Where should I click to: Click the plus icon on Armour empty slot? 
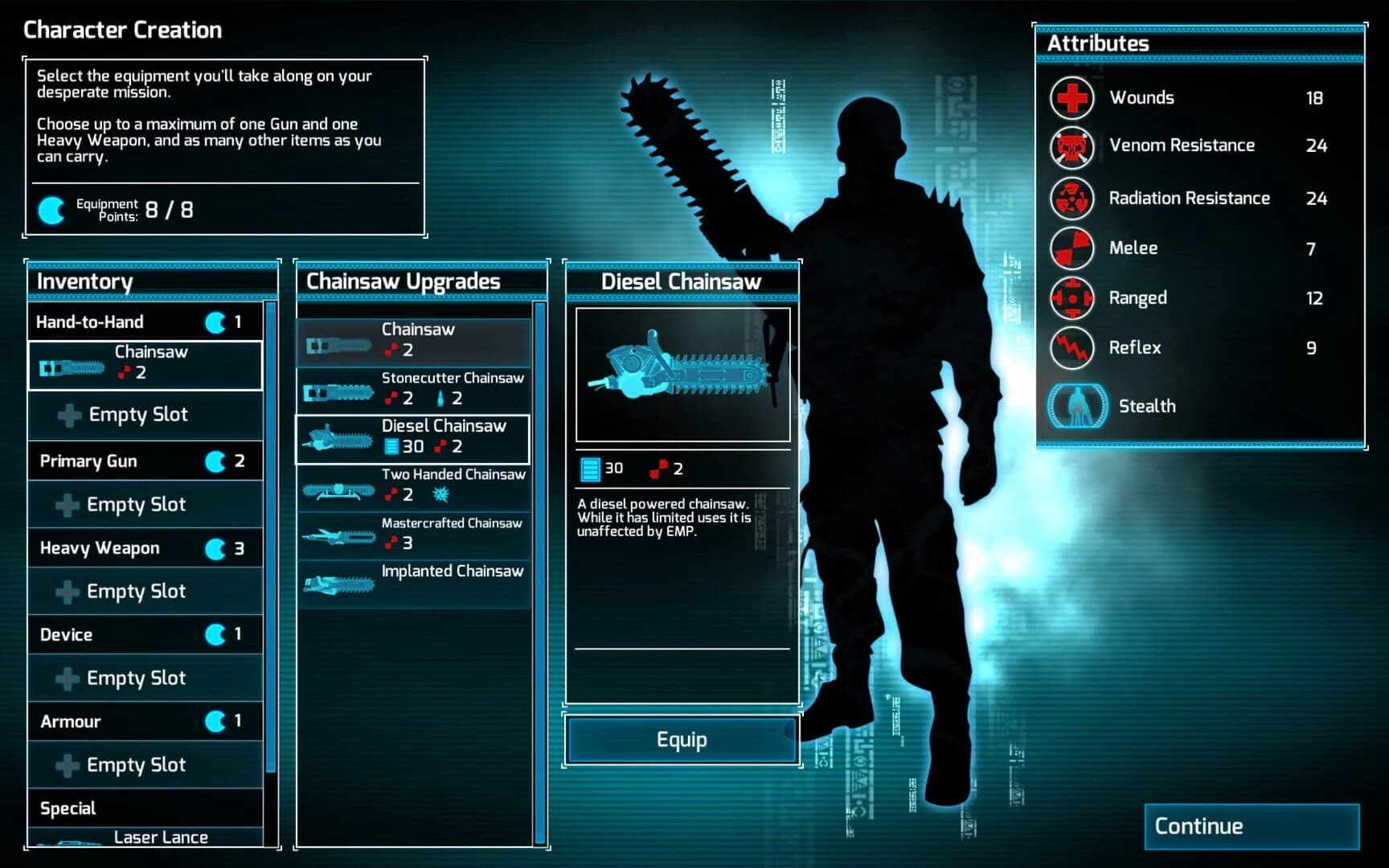pyautogui.click(x=67, y=764)
